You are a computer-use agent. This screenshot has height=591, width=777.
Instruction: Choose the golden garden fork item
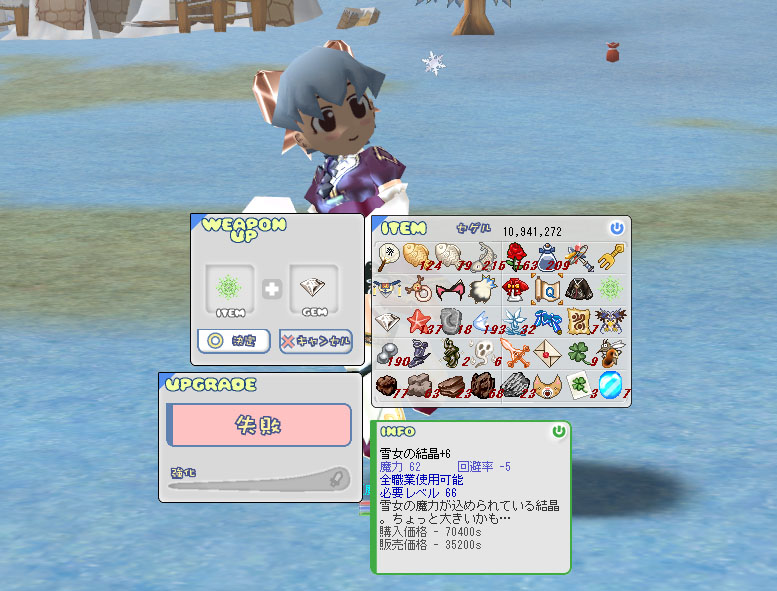612,257
